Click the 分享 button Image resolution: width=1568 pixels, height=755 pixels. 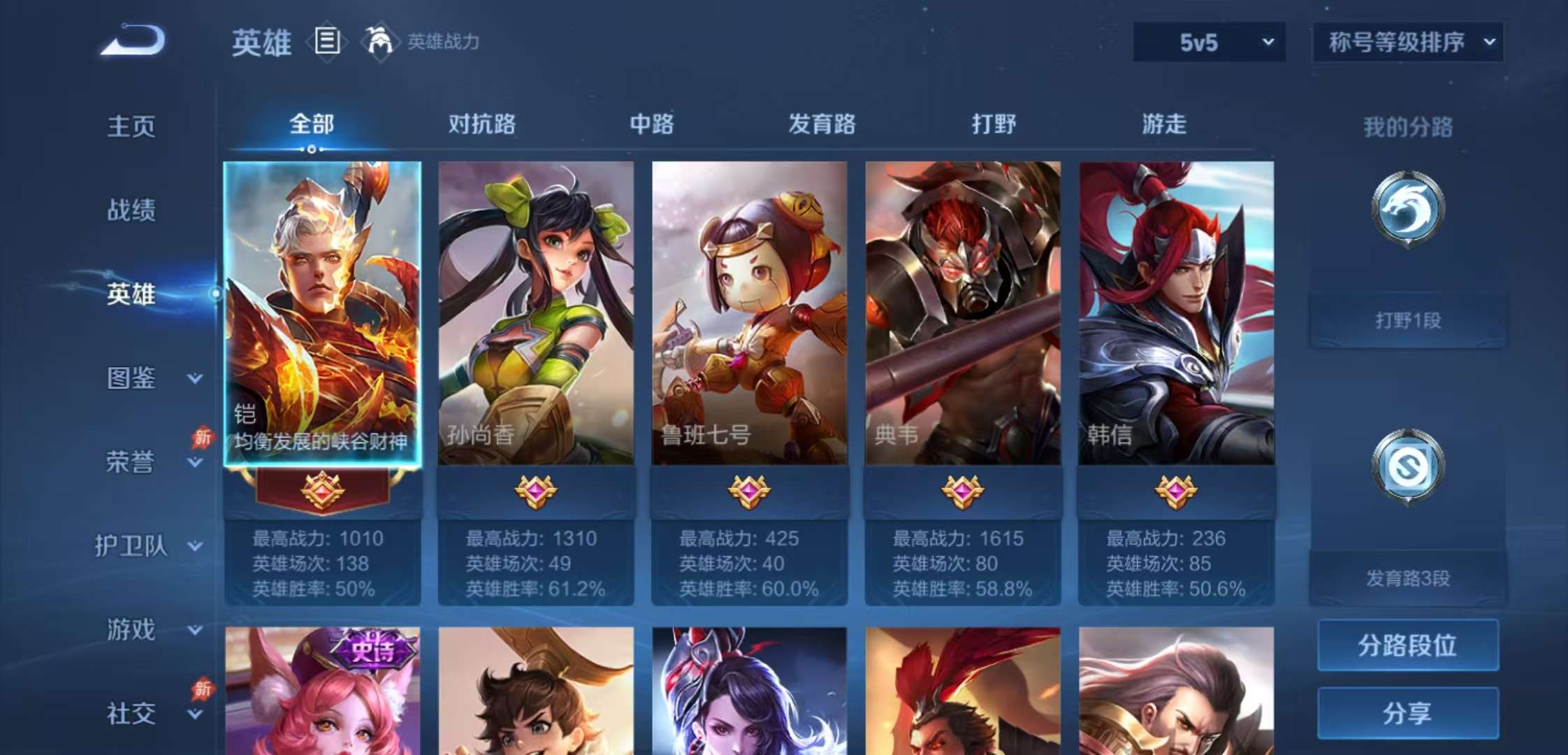[x=1407, y=714]
